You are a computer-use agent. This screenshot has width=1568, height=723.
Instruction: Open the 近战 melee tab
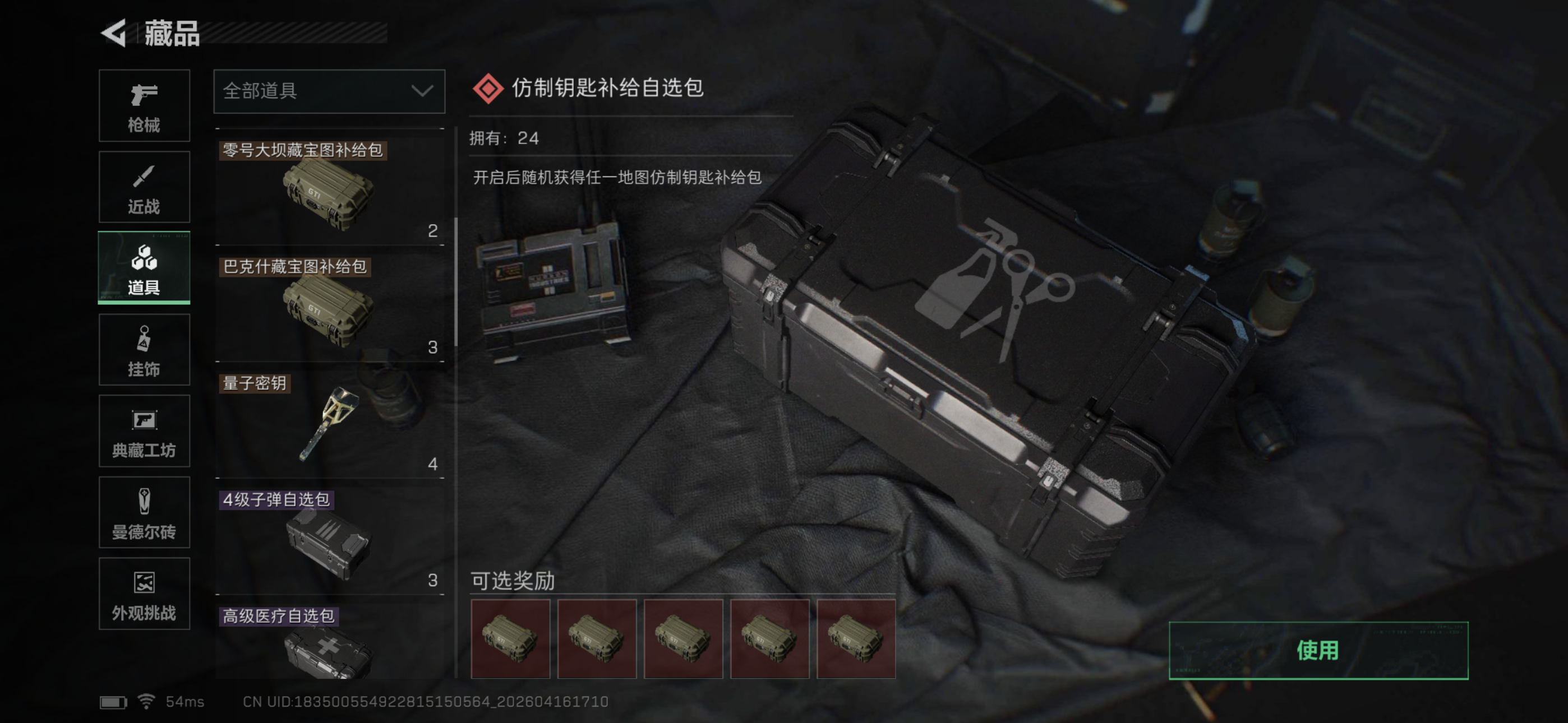coord(144,187)
